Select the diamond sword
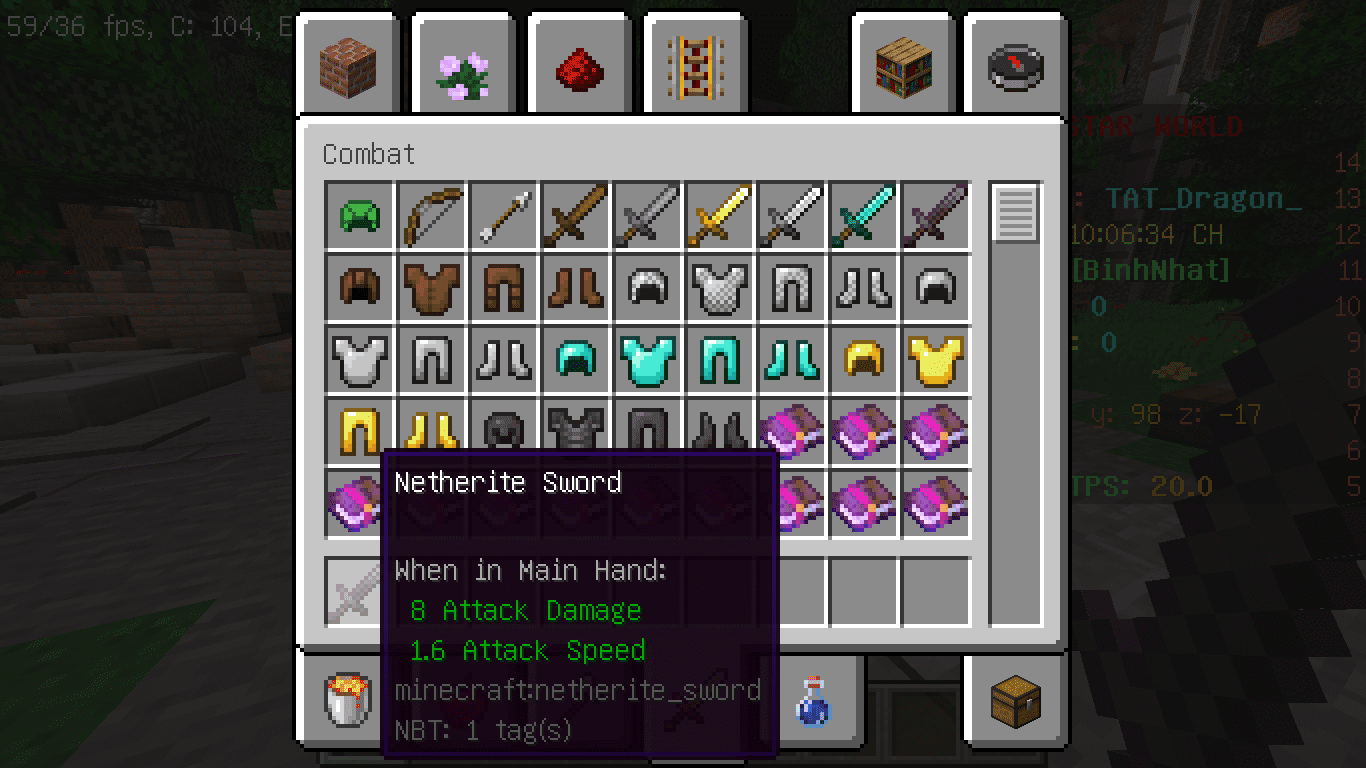1366x768 pixels. [x=863, y=215]
